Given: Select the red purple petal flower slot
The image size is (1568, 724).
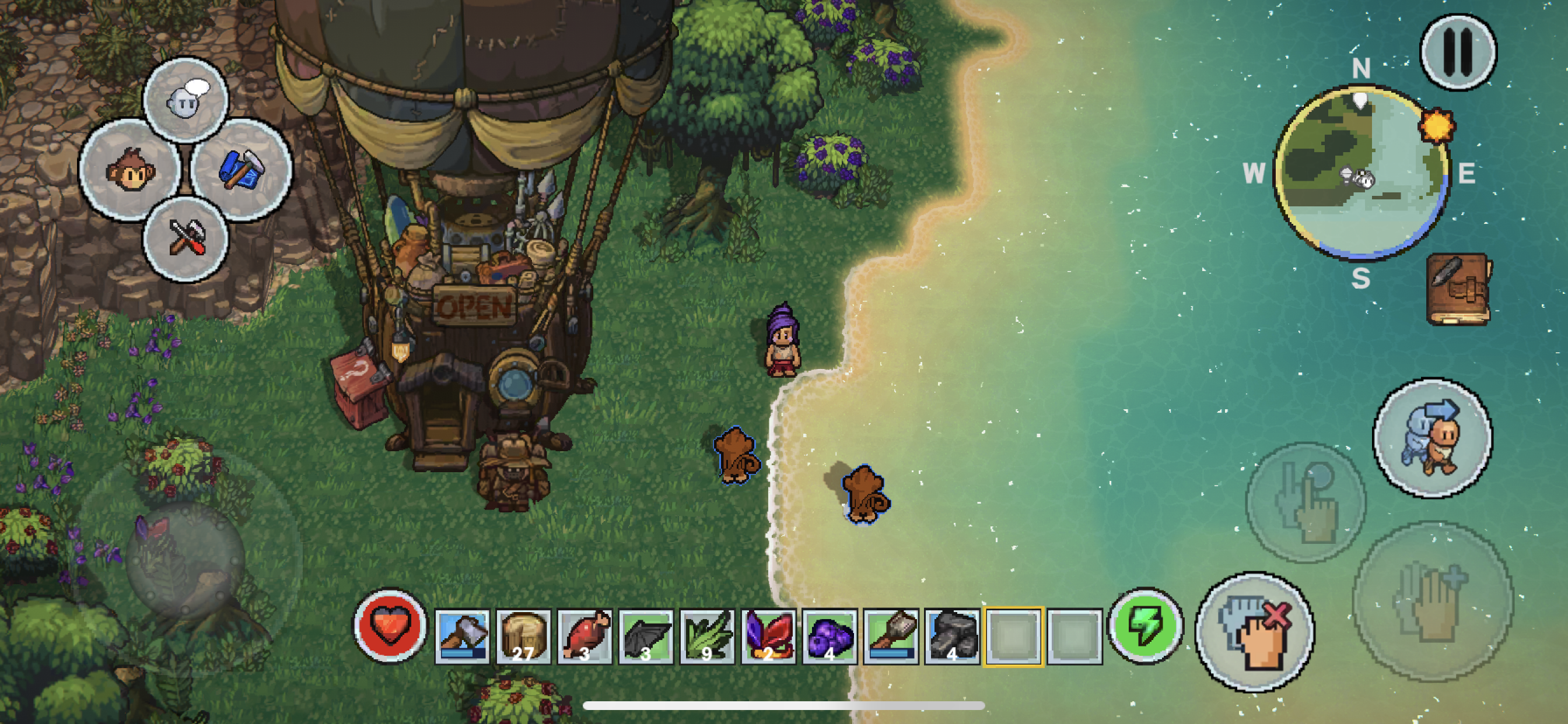Looking at the screenshot, I should [x=768, y=636].
